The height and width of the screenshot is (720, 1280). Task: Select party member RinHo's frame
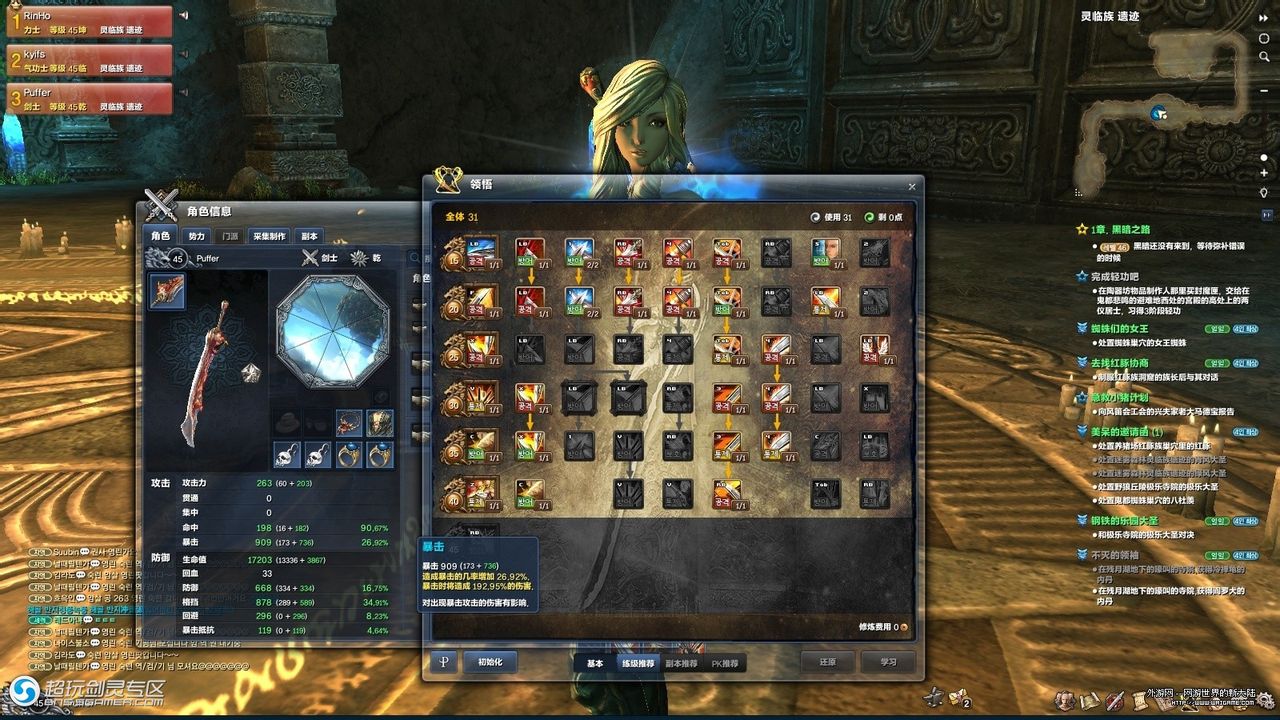(88, 23)
